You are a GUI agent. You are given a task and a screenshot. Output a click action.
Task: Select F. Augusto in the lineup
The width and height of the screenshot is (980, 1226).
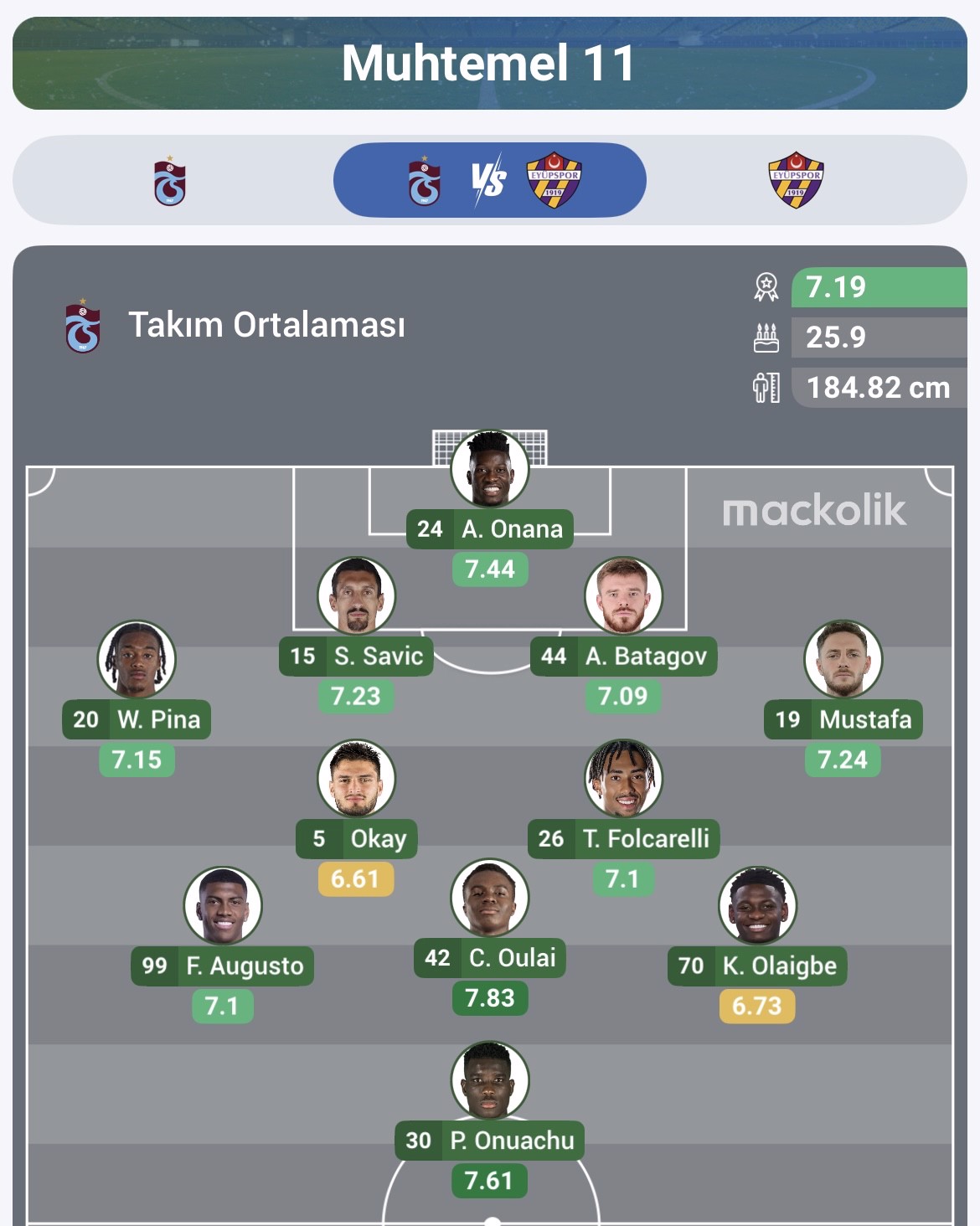coord(222,907)
